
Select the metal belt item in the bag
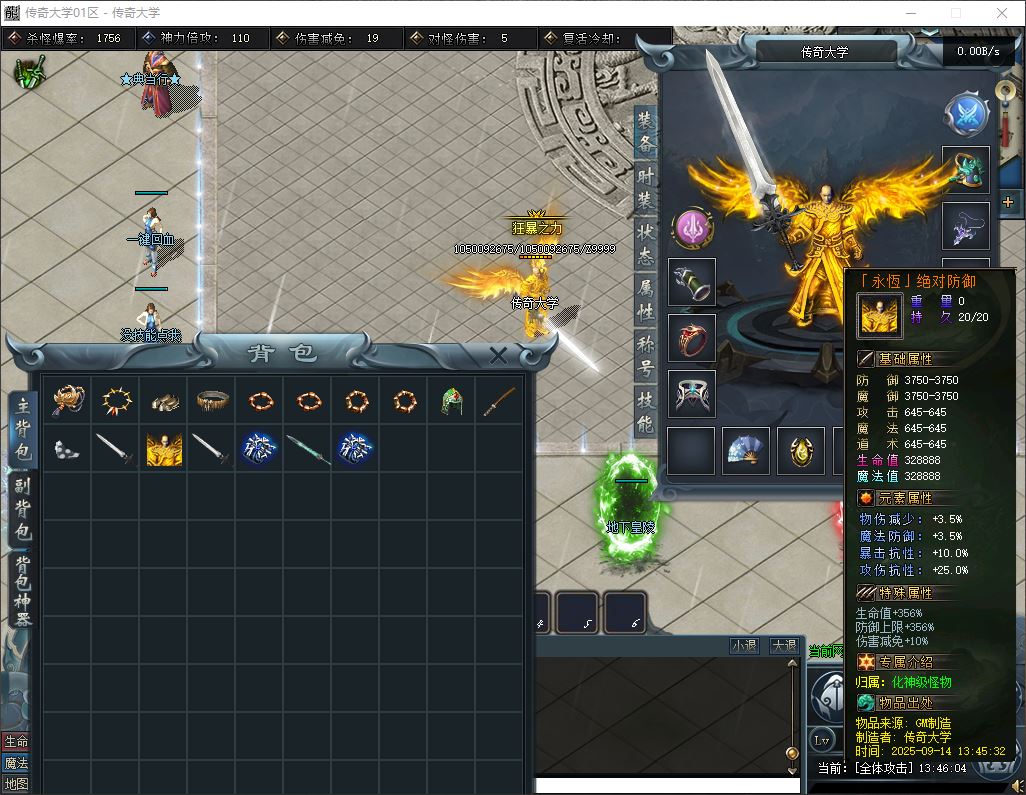[211, 401]
